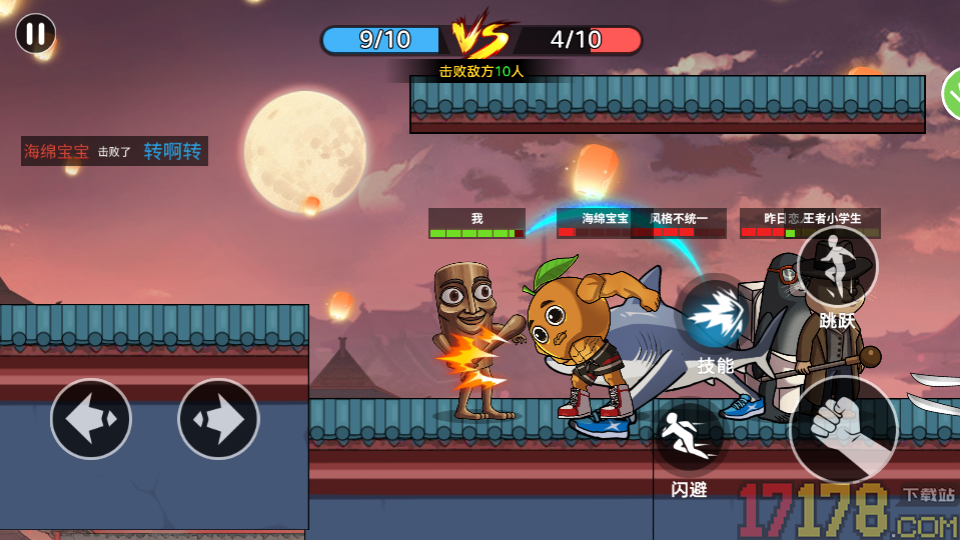The height and width of the screenshot is (540, 960).
Task: Pause the game with the pause button
Action: pos(35,34)
